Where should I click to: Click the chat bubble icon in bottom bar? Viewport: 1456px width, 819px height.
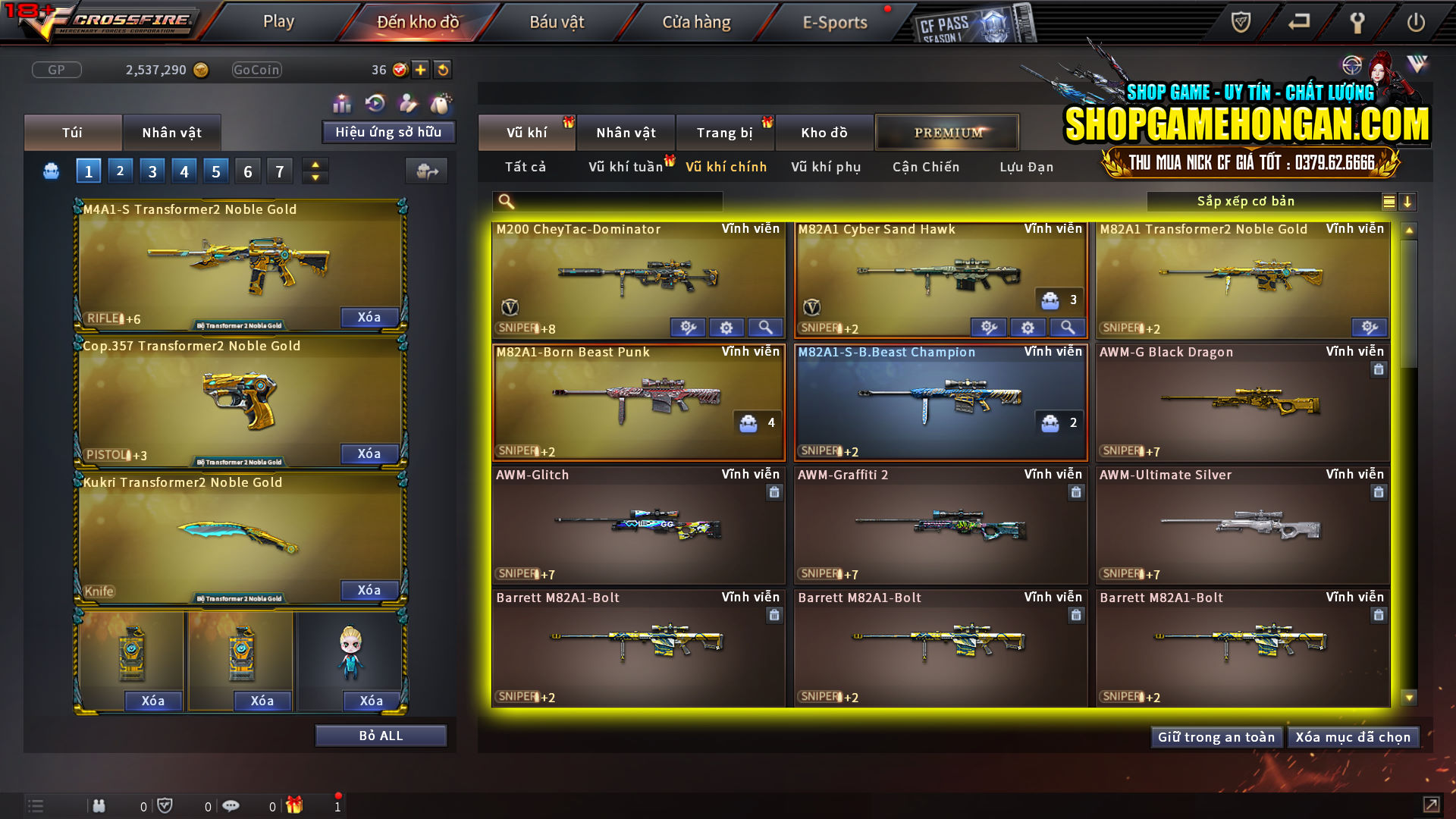tap(231, 805)
